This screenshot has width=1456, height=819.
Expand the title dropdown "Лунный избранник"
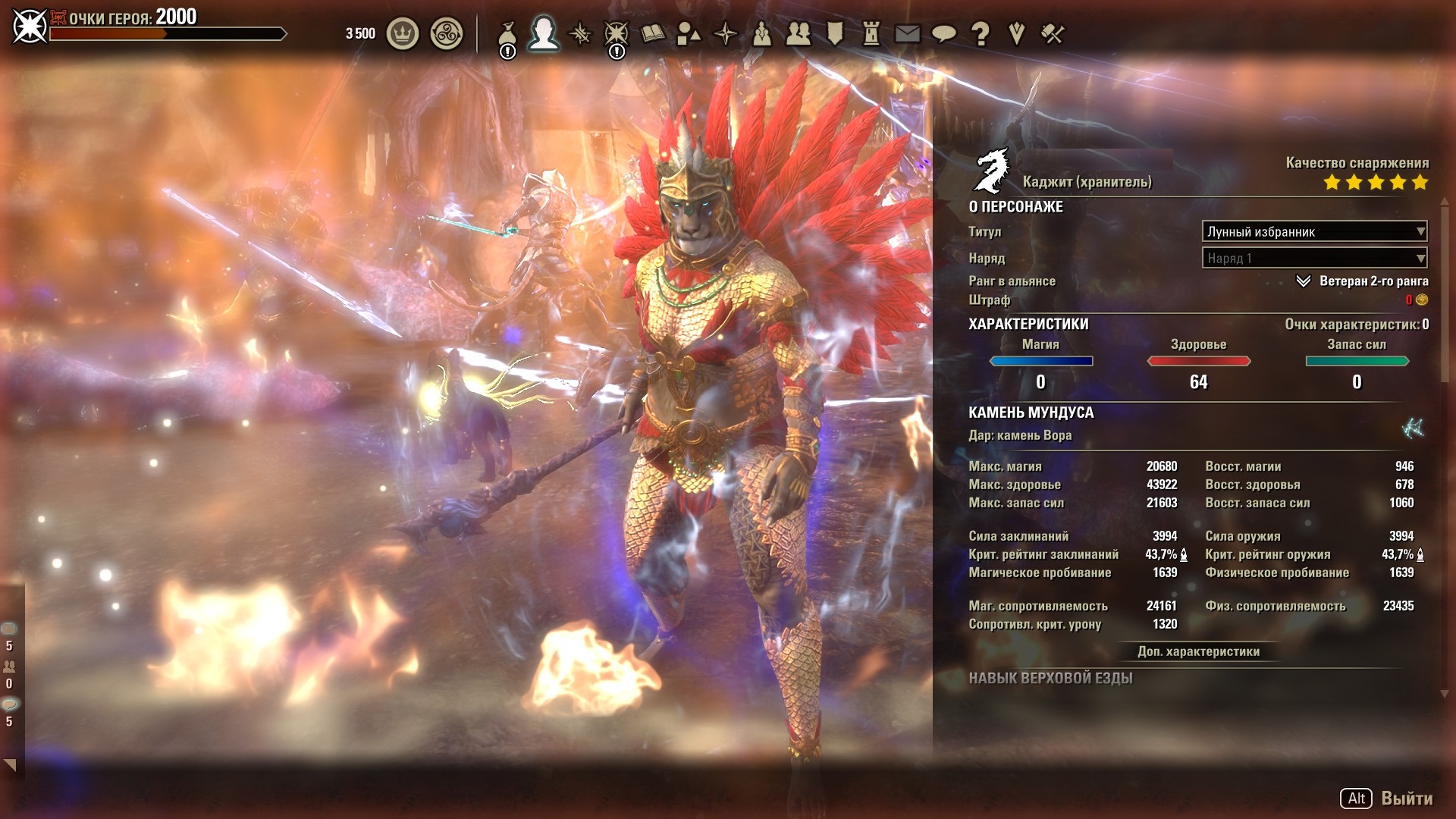pyautogui.click(x=1314, y=231)
